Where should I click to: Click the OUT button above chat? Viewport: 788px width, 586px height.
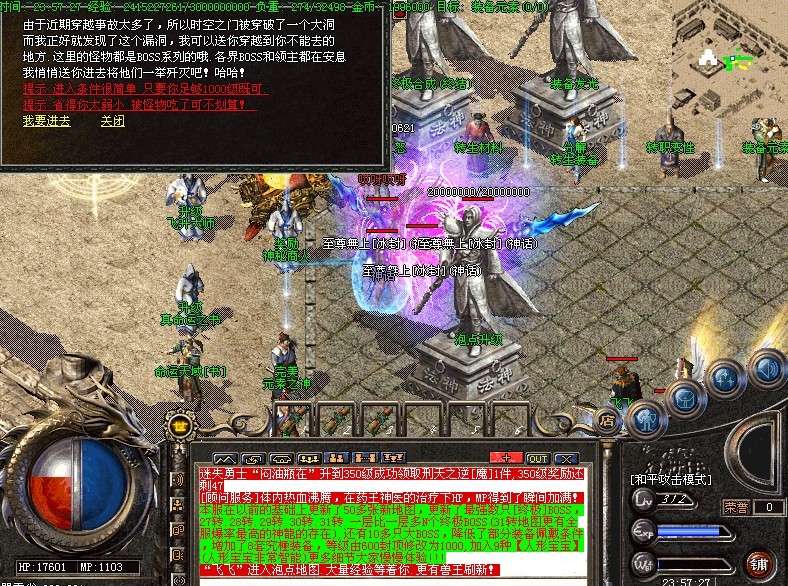tap(538, 457)
